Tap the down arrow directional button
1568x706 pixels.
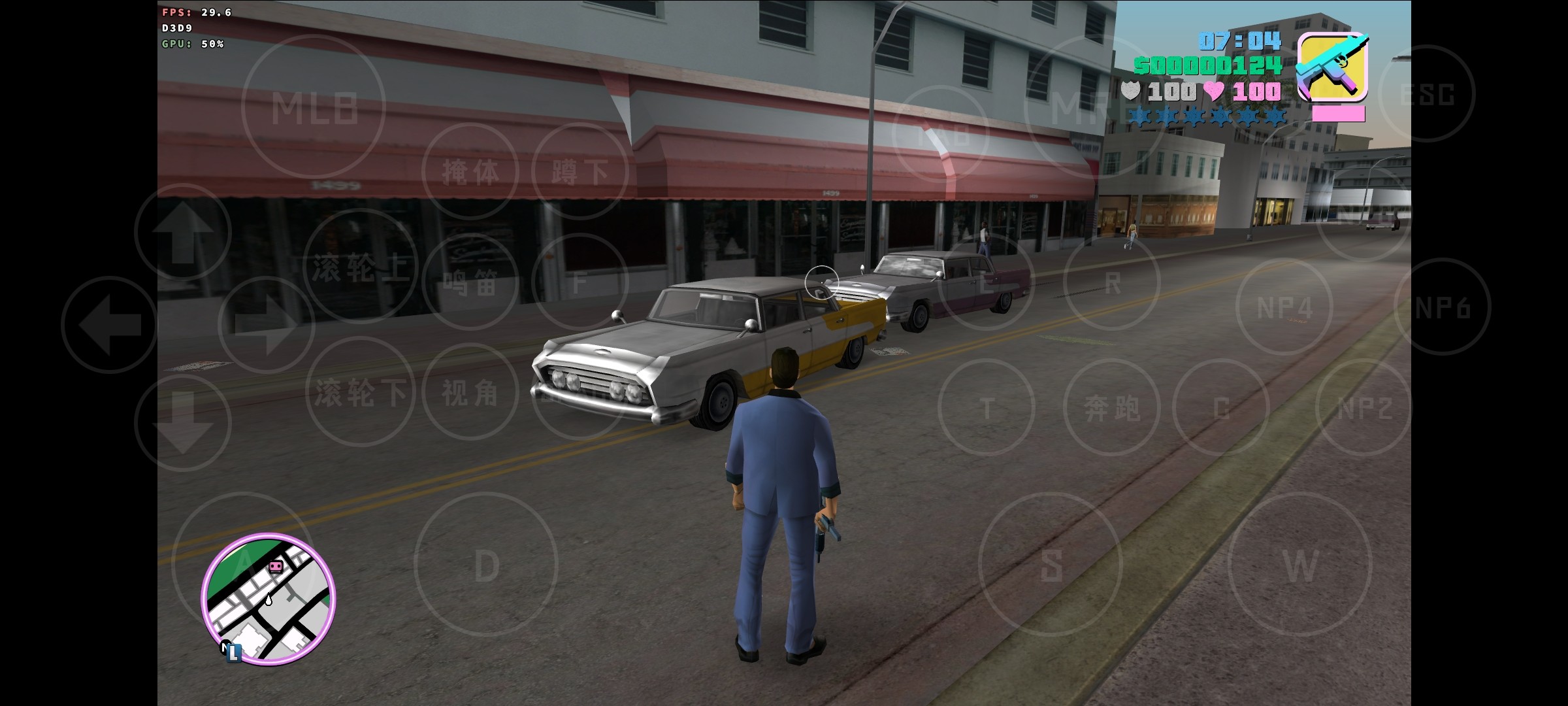tap(183, 423)
